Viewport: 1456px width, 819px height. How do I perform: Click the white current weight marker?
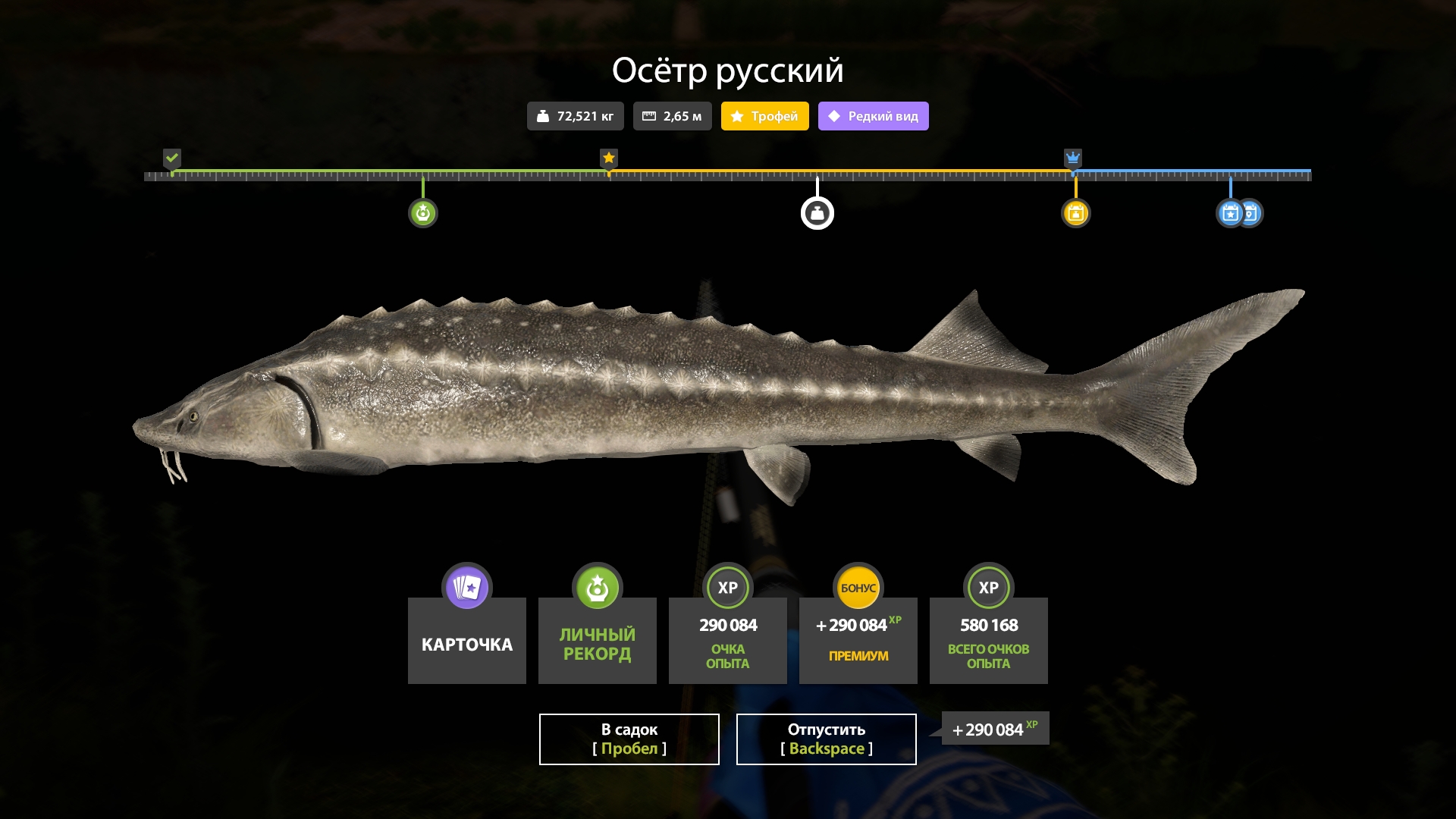(x=817, y=213)
